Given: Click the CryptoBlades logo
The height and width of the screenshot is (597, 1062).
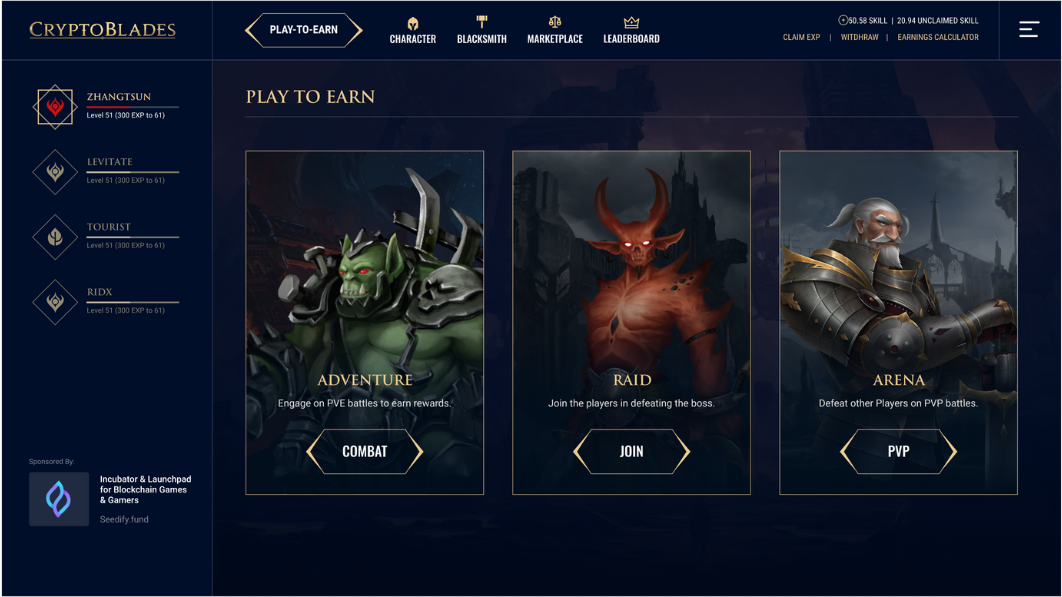Looking at the screenshot, I should tap(102, 30).
